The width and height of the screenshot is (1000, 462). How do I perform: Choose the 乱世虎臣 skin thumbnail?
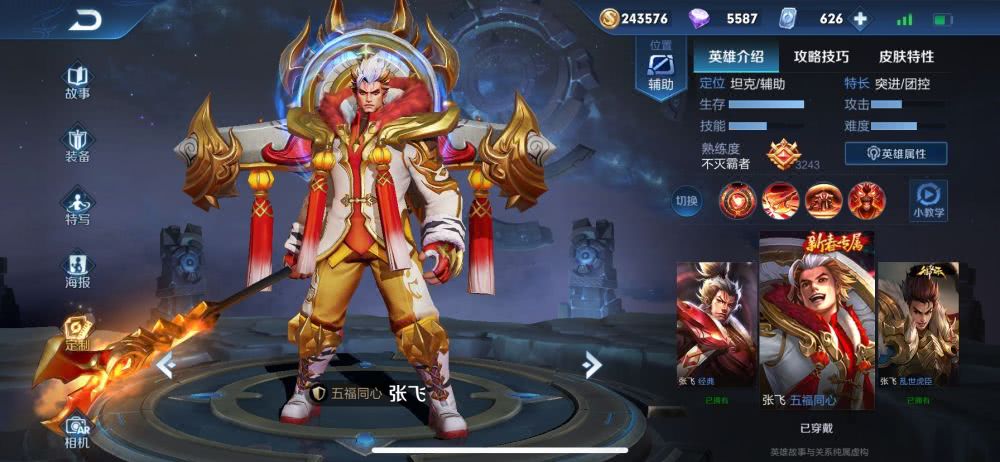click(x=917, y=332)
